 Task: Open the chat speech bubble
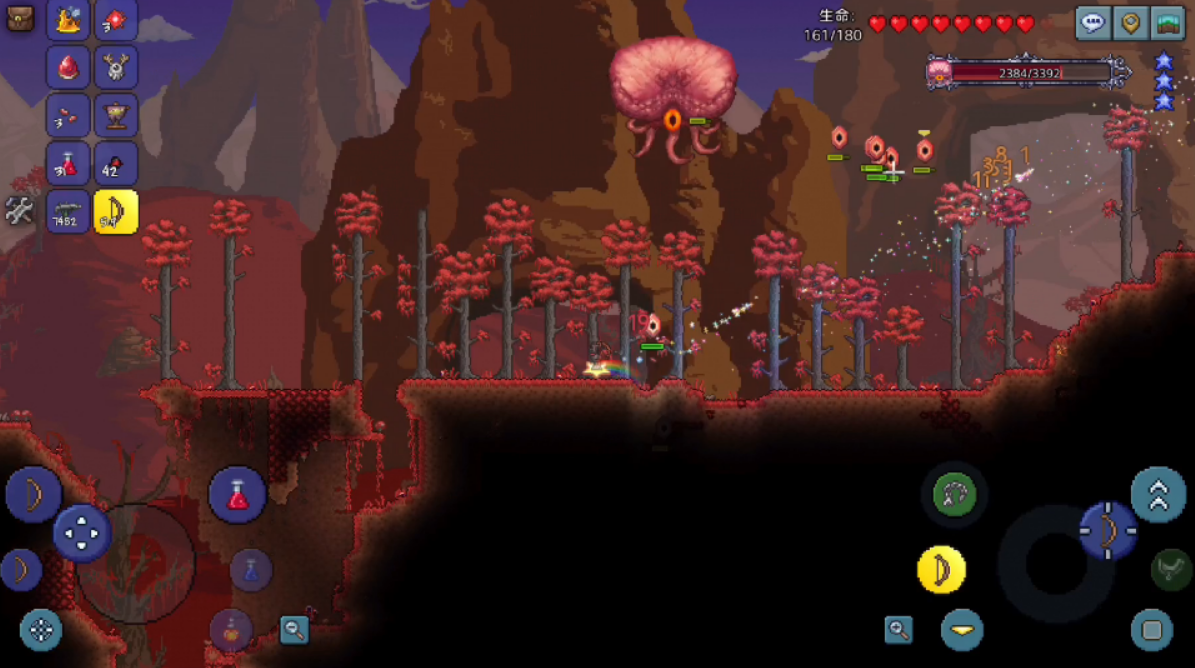tap(1093, 22)
